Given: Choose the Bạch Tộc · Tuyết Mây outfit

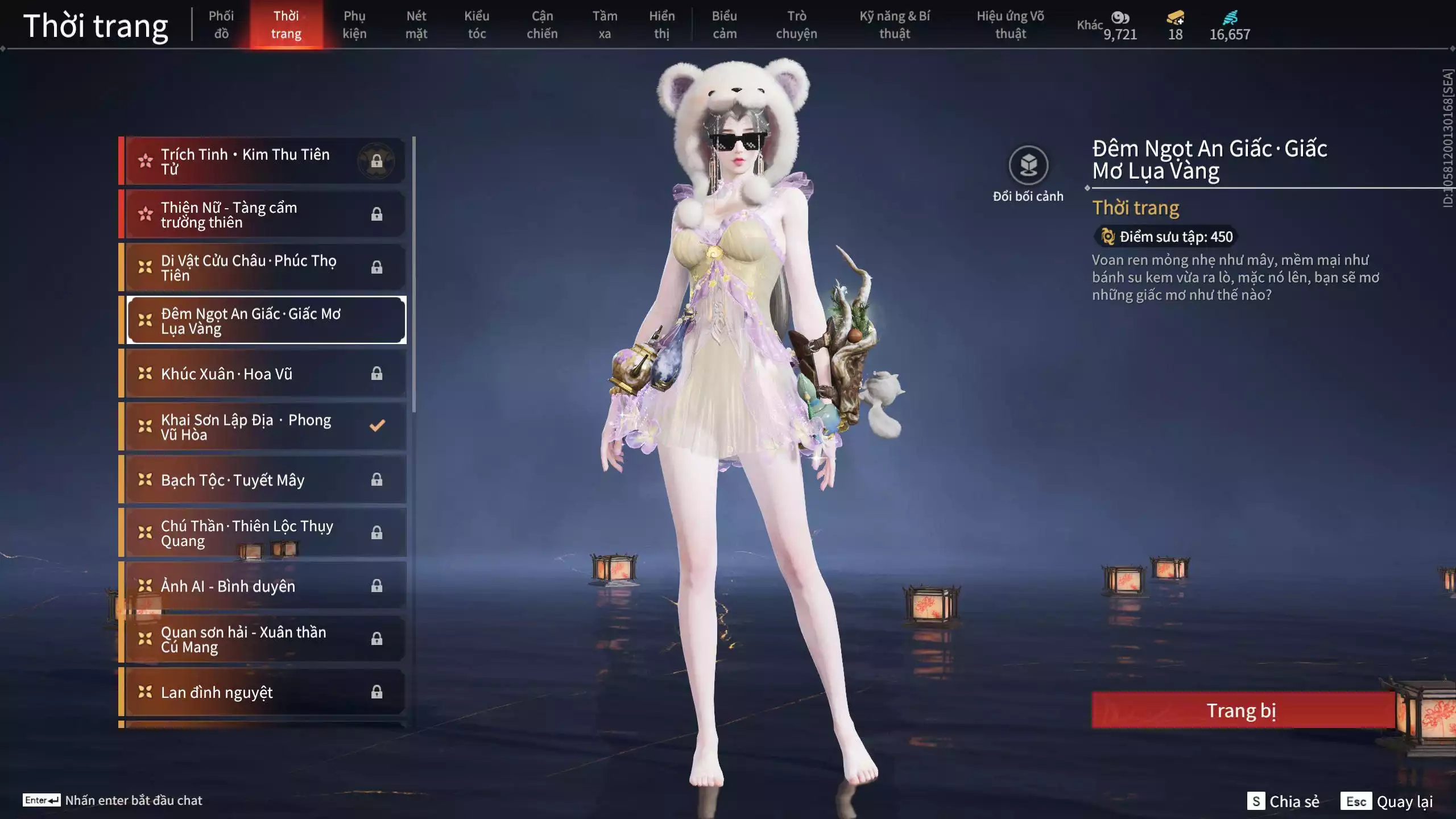Looking at the screenshot, I should 264,480.
